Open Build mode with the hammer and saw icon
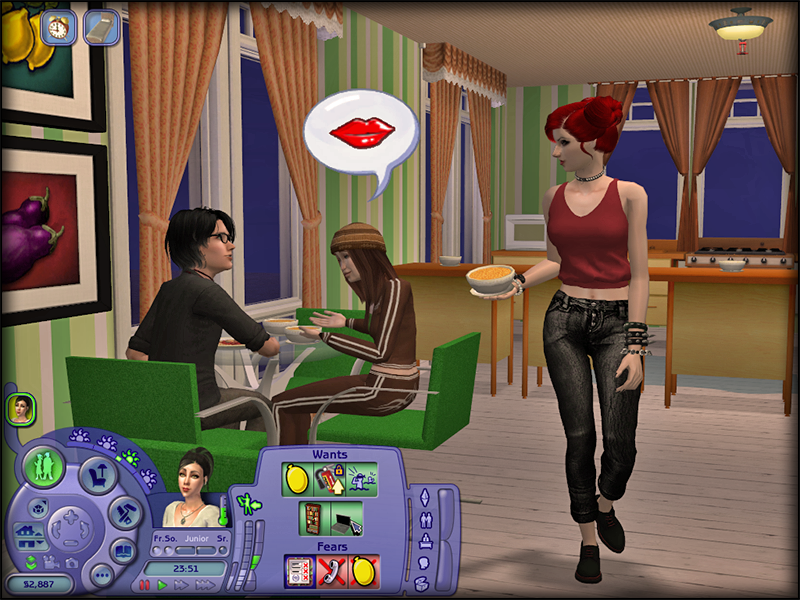Viewport: 800px width, 600px height. (124, 514)
